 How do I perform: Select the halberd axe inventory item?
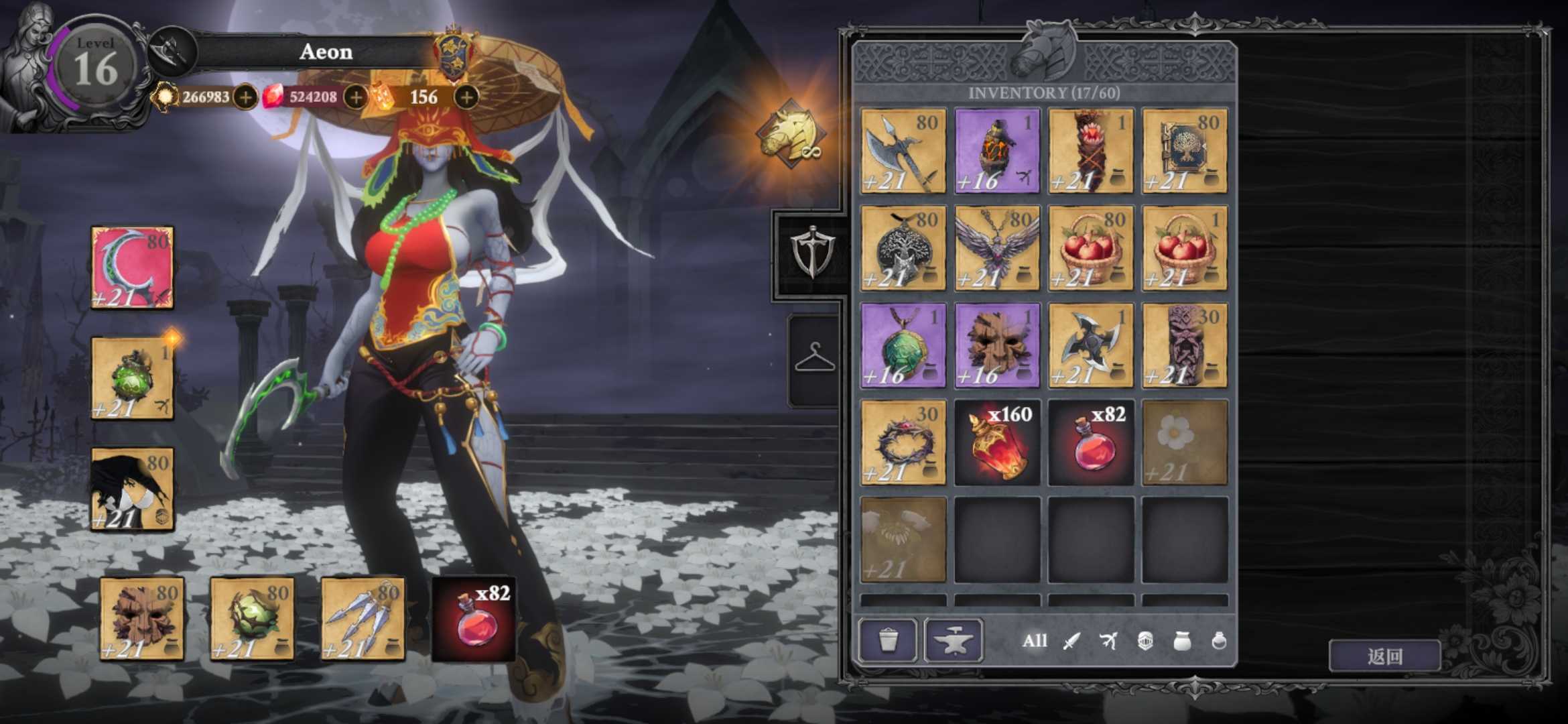point(903,152)
